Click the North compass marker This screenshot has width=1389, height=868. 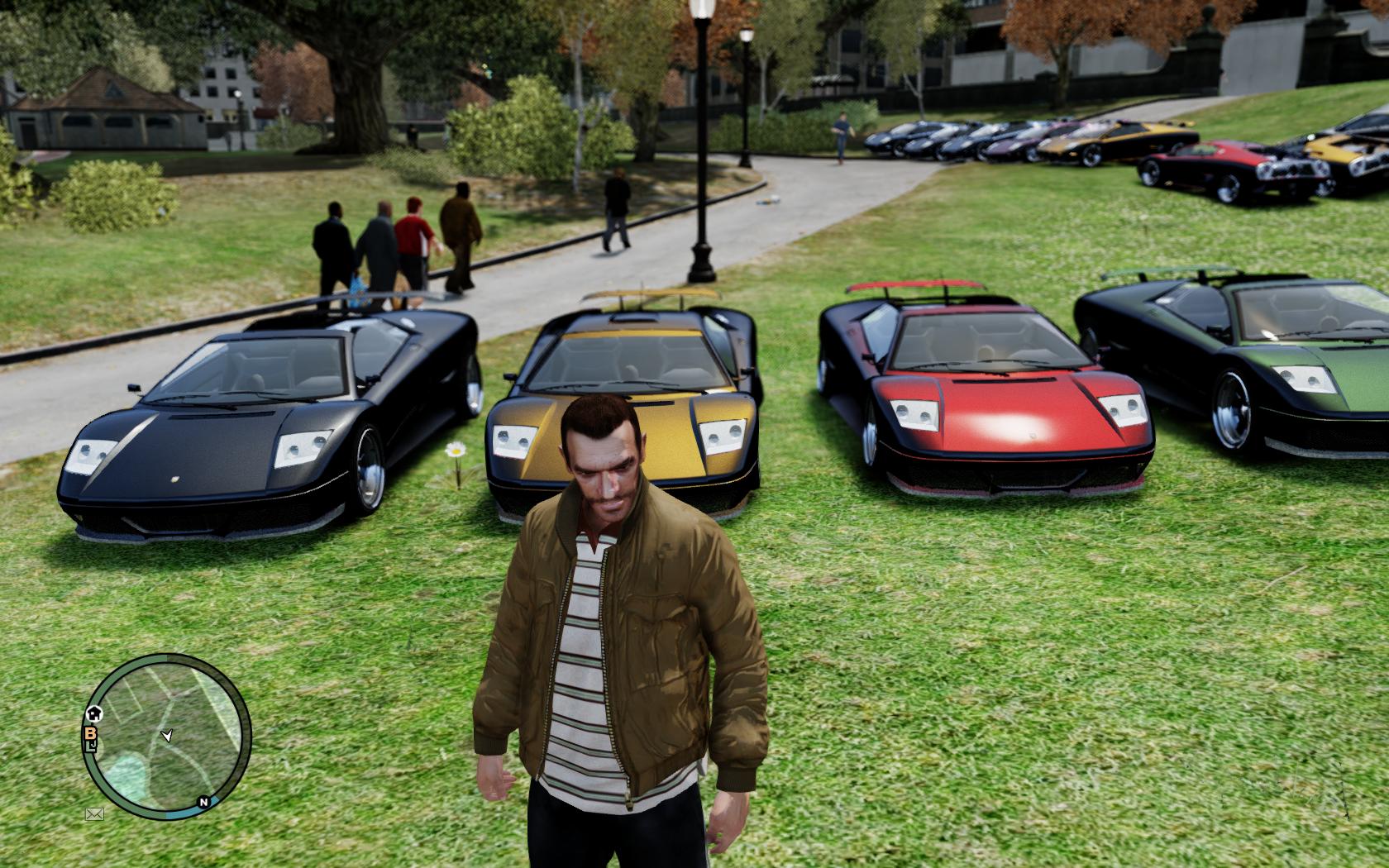coord(203,801)
